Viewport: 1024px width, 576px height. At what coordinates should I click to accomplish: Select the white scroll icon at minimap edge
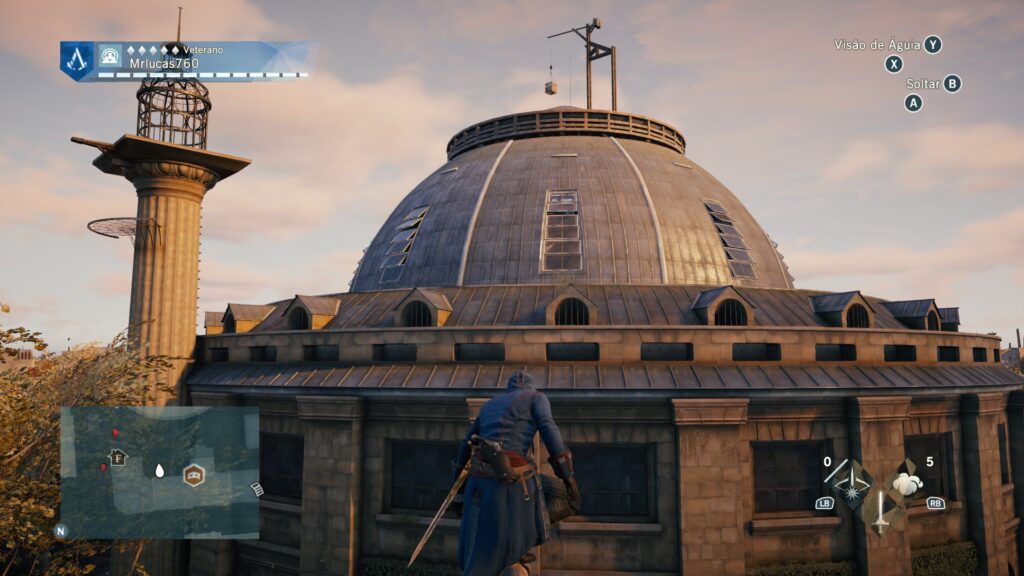click(256, 489)
